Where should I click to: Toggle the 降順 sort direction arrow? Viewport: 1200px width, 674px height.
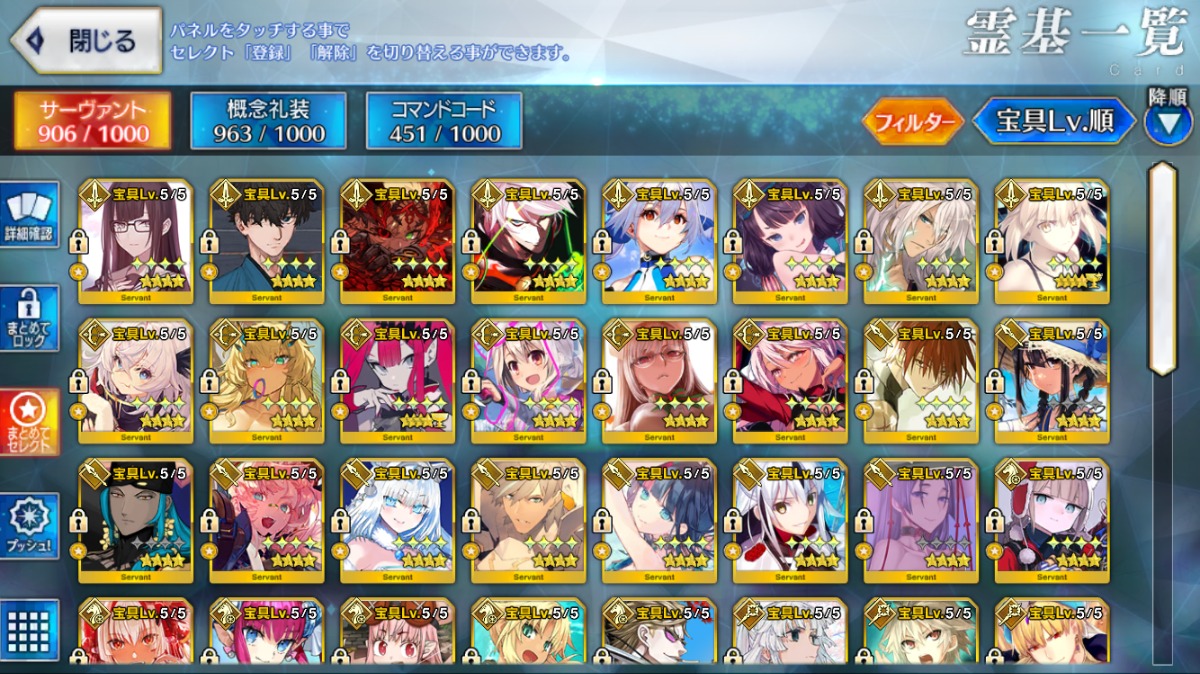1166,122
